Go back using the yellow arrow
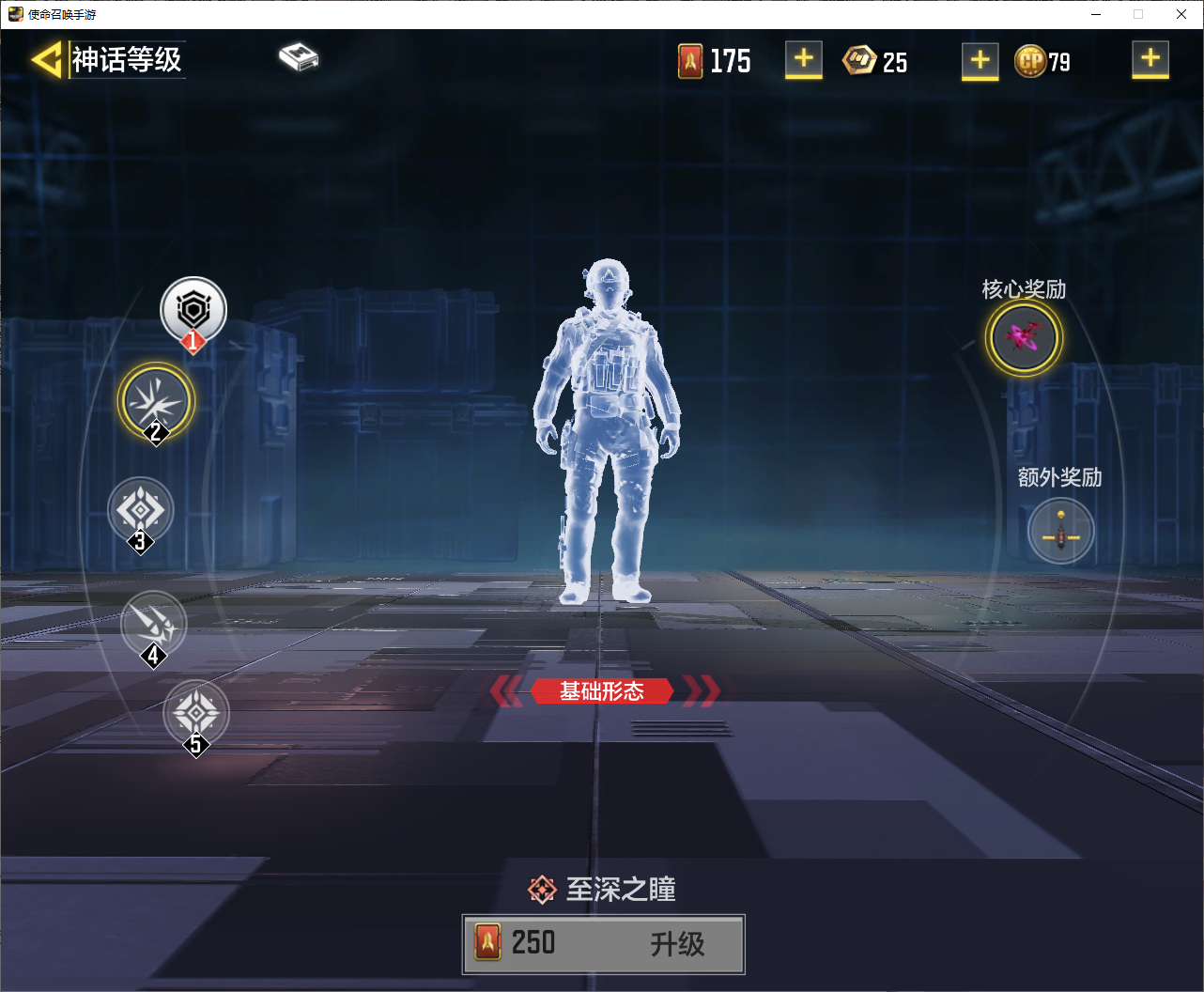 [46, 59]
